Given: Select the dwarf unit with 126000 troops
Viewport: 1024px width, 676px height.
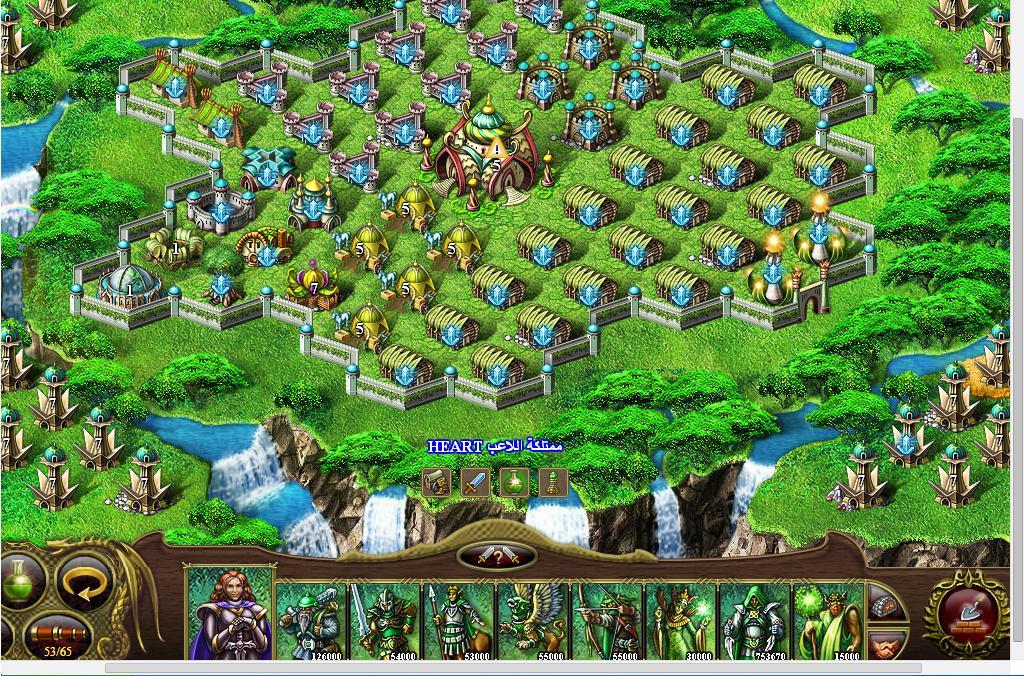Looking at the screenshot, I should (310, 620).
